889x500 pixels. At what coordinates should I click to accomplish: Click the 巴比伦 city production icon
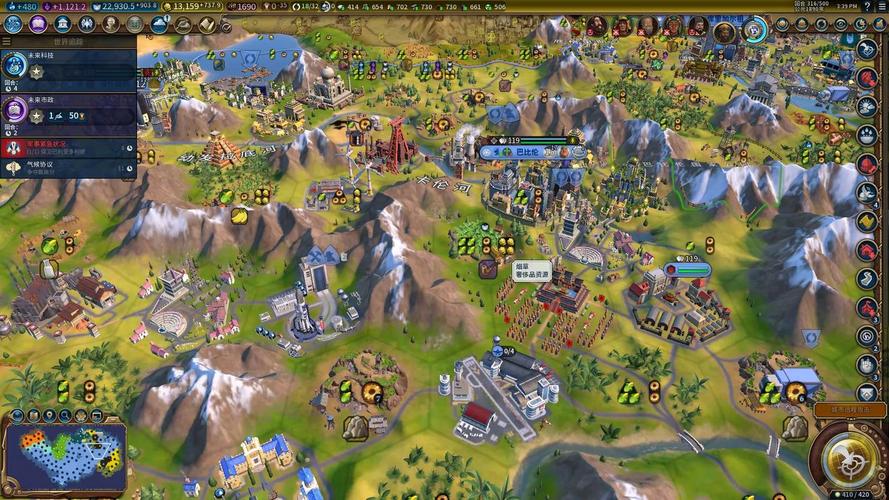pyautogui.click(x=565, y=152)
